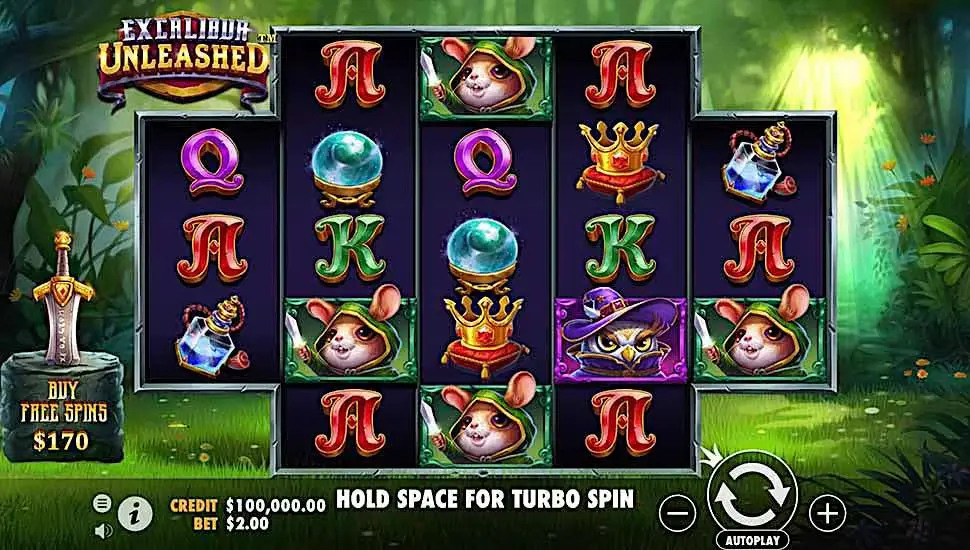Image resolution: width=970 pixels, height=550 pixels.
Task: Toggle sound with the speaker icon
Action: pyautogui.click(x=102, y=529)
